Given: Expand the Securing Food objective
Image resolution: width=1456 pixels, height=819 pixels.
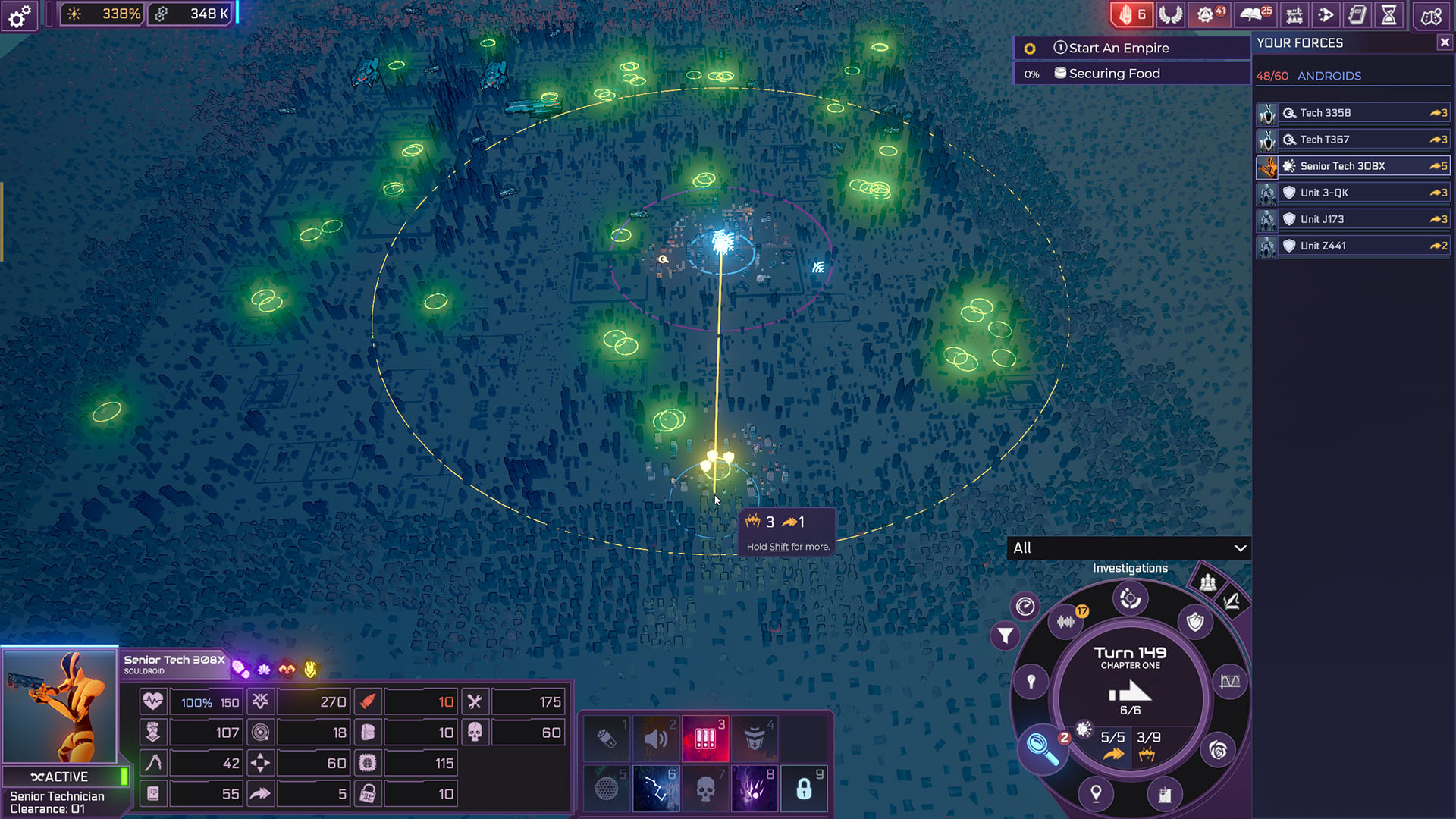Looking at the screenshot, I should pyautogui.click(x=1115, y=73).
